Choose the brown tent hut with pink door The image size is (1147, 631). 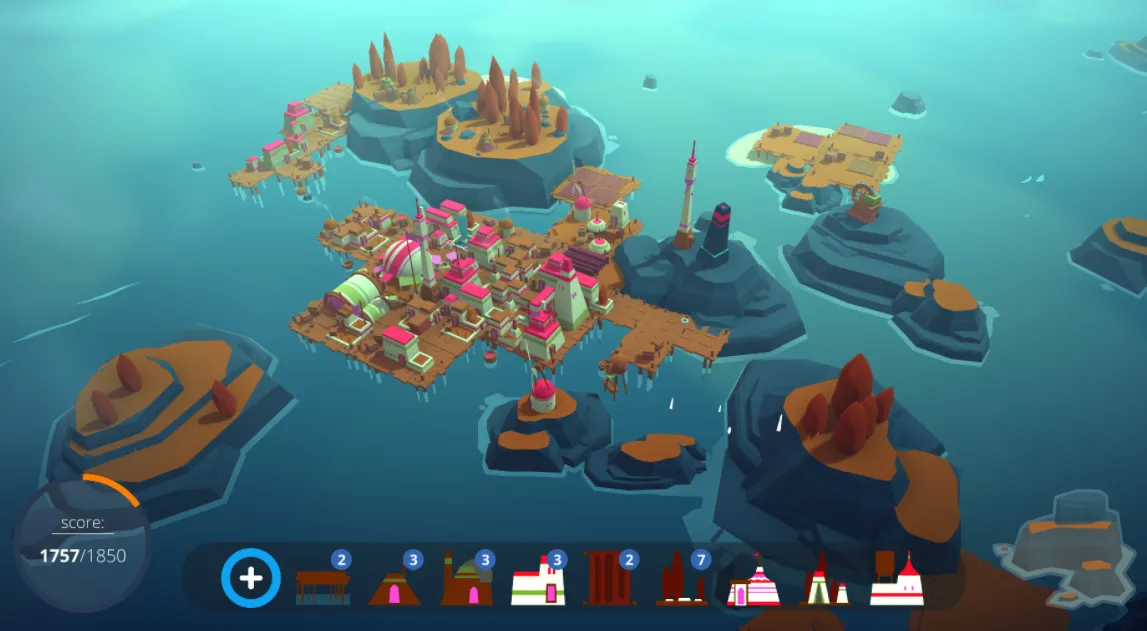pyautogui.click(x=394, y=584)
